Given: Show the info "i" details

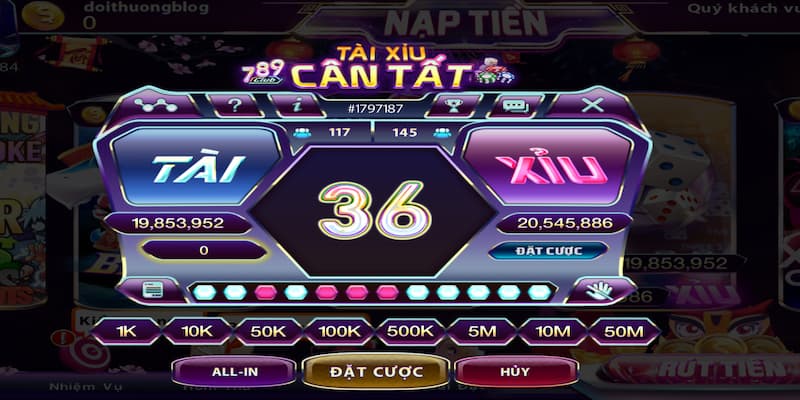Looking at the screenshot, I should tap(297, 104).
